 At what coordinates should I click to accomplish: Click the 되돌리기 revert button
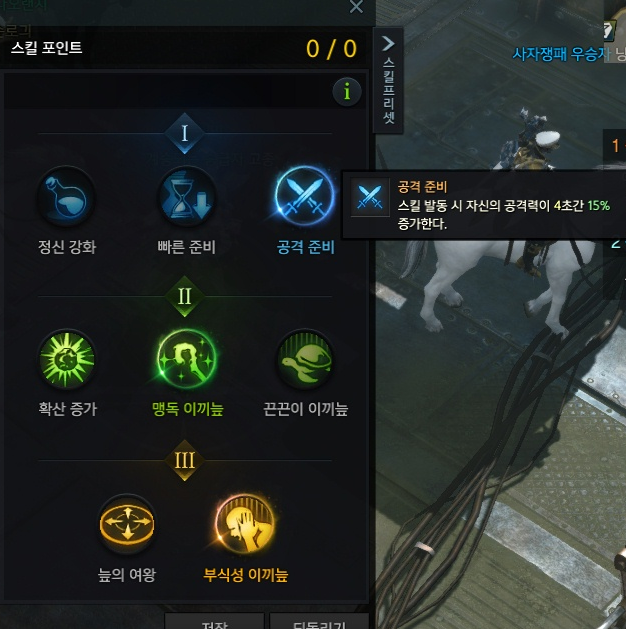(x=318, y=622)
